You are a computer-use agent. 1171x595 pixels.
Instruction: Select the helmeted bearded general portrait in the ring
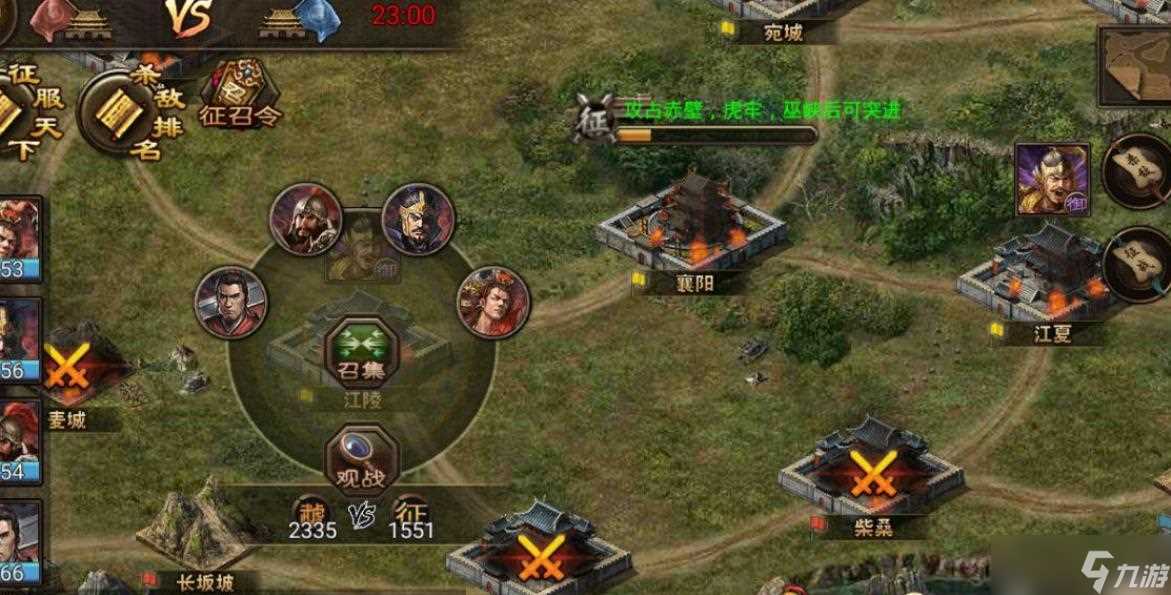click(306, 219)
